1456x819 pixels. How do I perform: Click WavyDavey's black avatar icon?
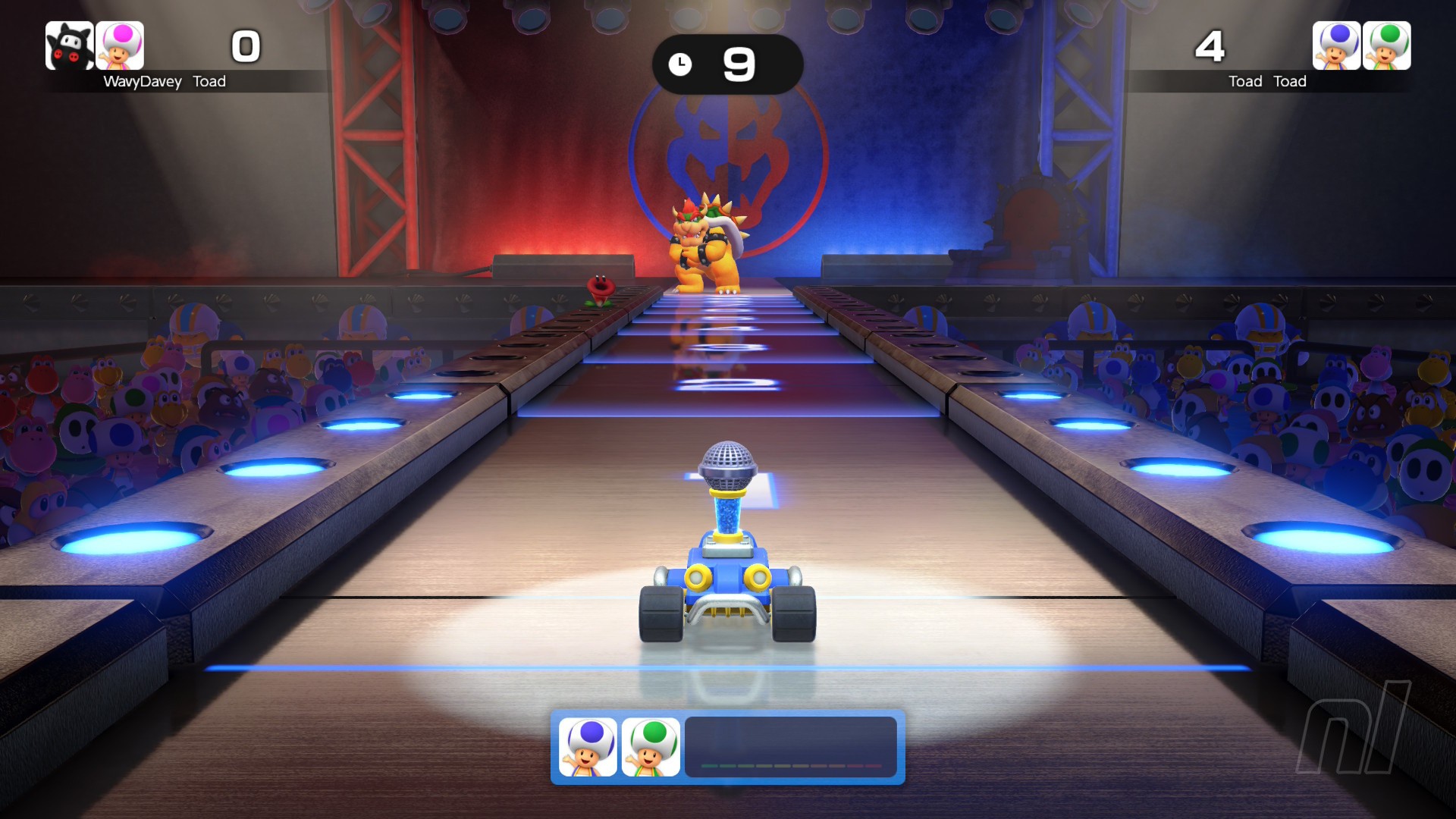click(x=69, y=45)
